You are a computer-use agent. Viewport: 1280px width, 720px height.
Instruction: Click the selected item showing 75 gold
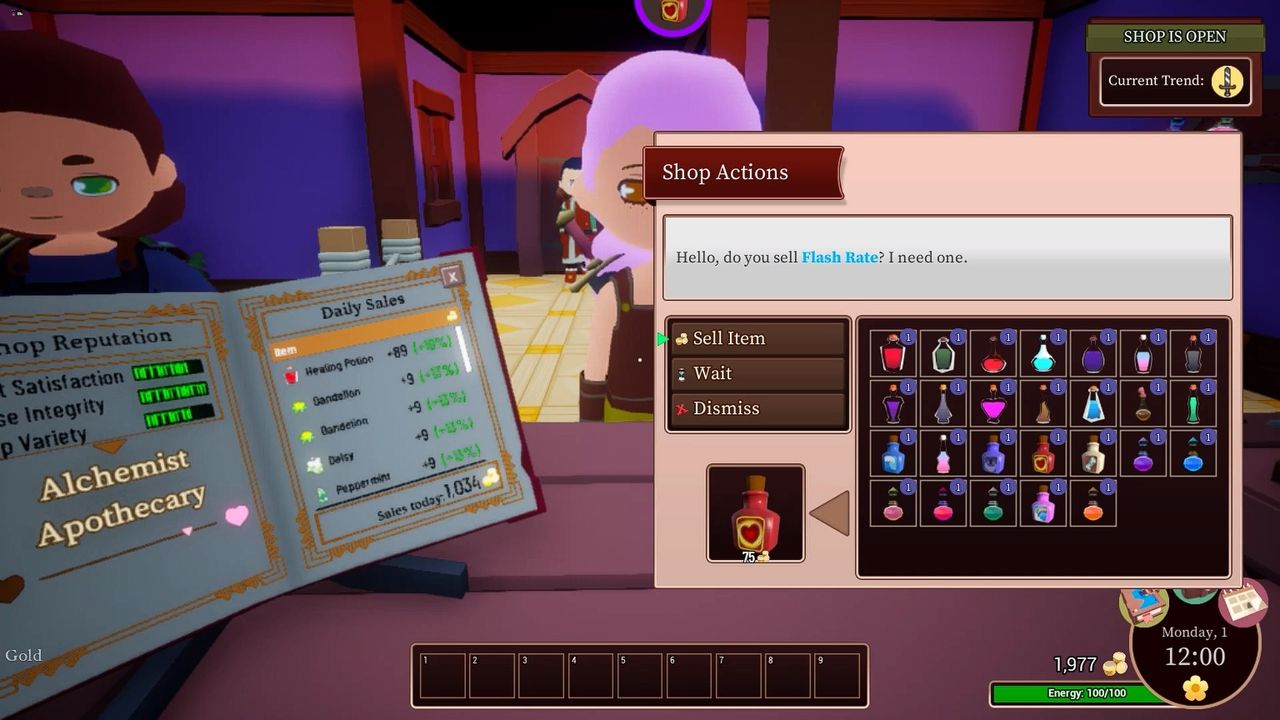755,512
